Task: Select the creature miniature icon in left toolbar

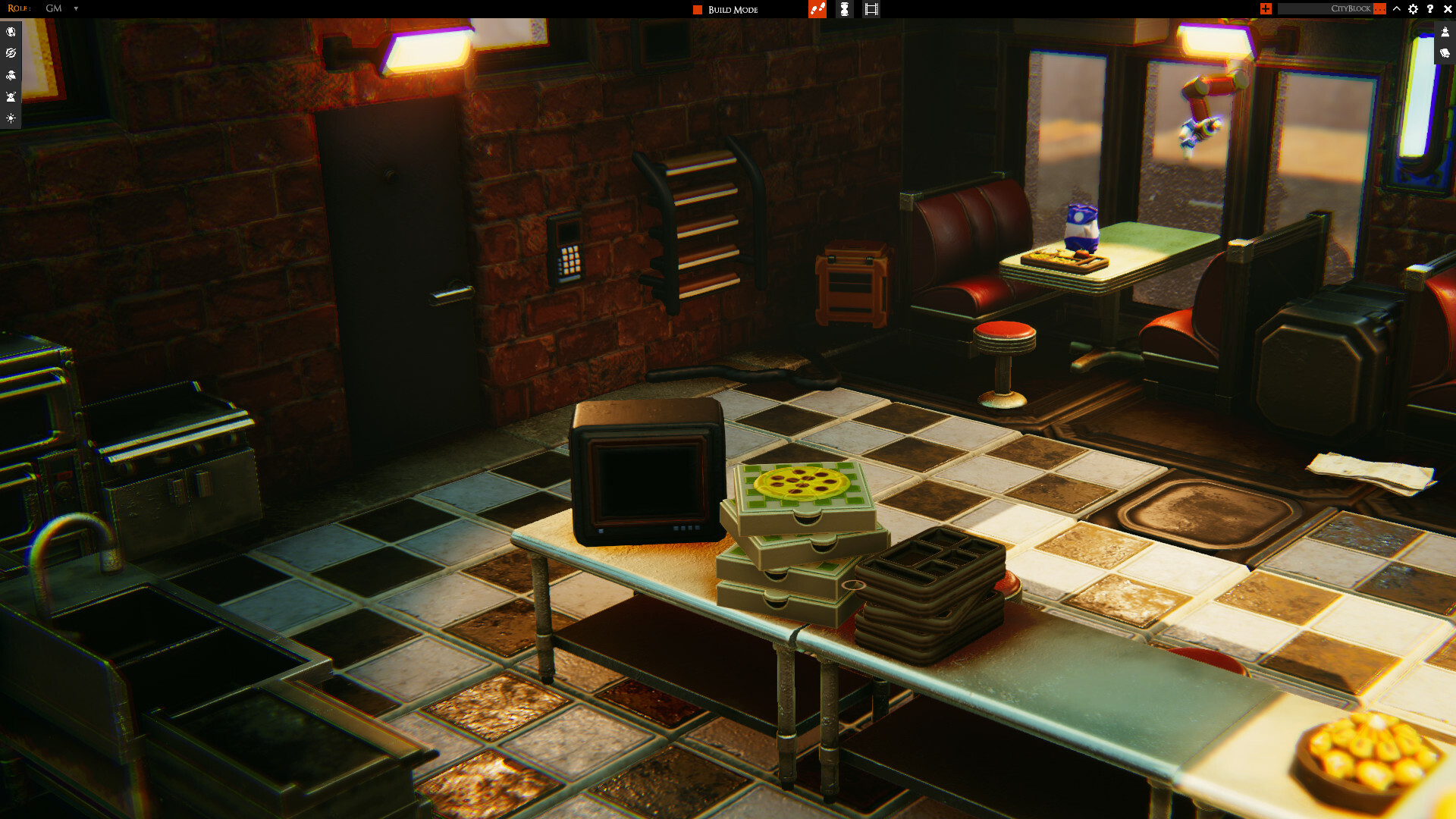Action: 11,74
